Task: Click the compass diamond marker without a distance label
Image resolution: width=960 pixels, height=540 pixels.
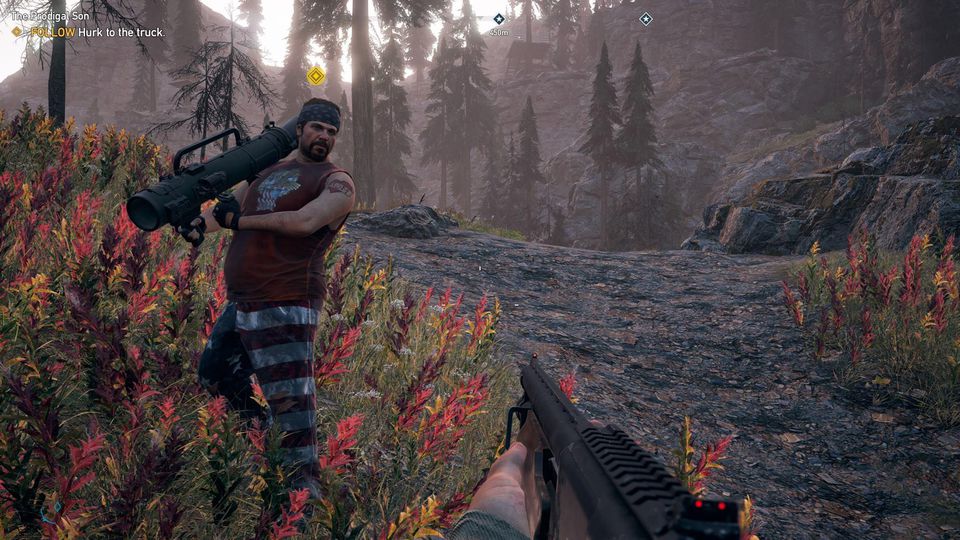Action: (x=645, y=18)
